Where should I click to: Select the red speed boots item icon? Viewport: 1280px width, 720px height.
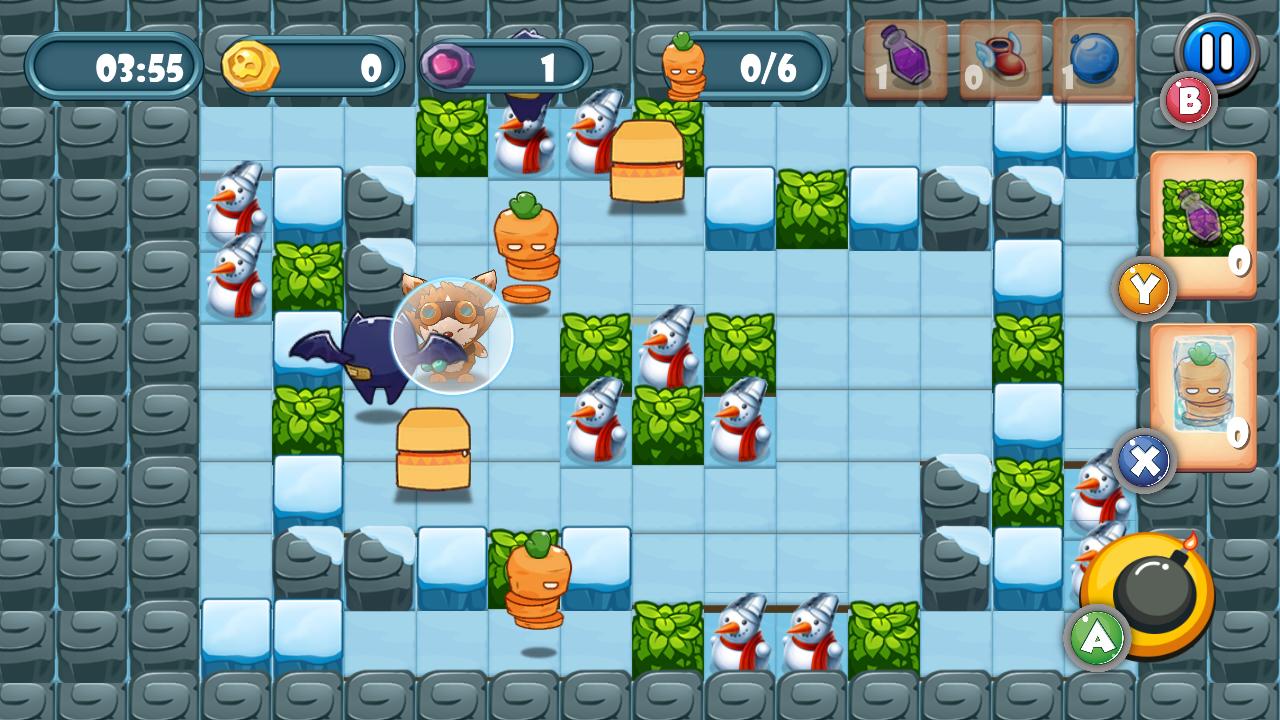[998, 60]
